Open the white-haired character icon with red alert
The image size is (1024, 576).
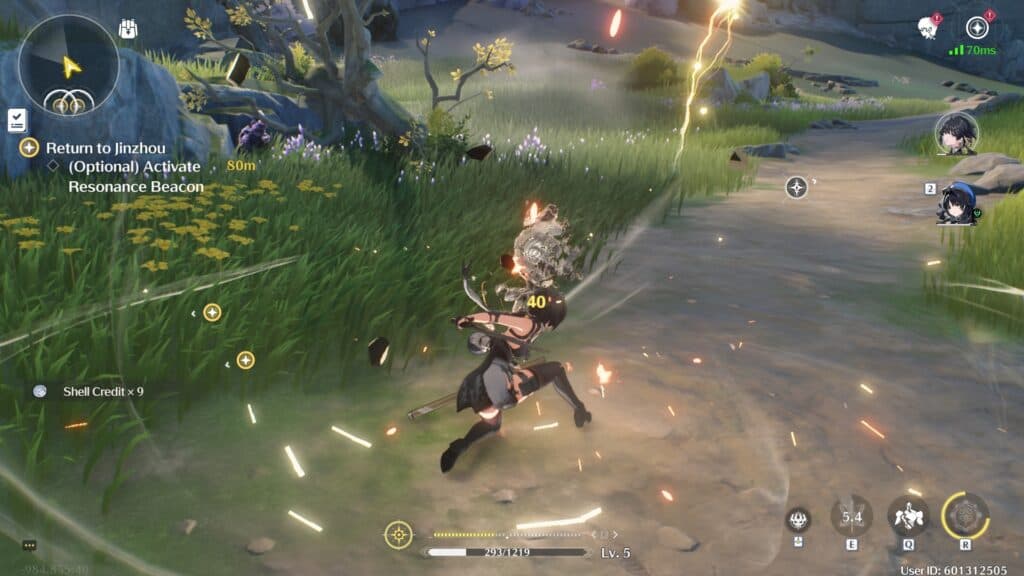click(x=927, y=27)
